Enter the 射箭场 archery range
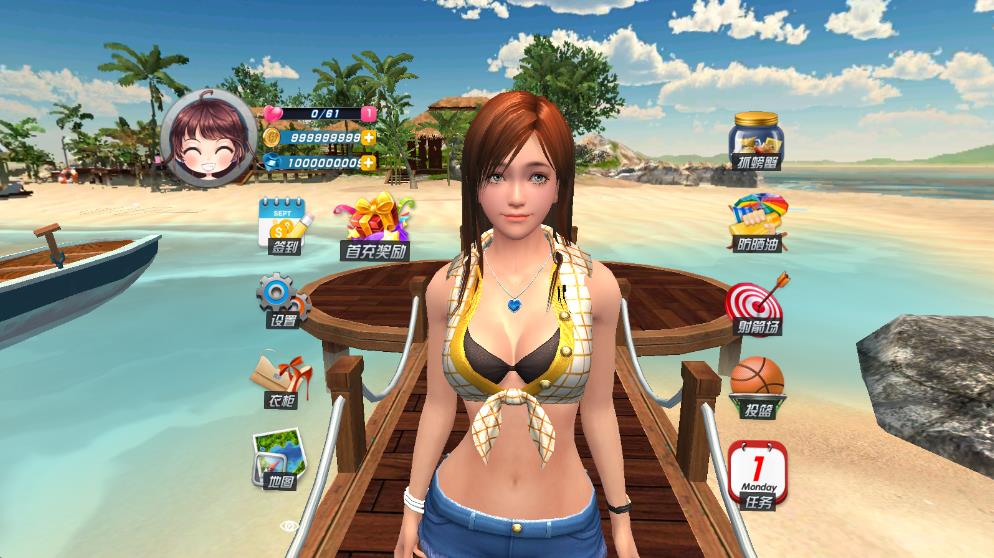 click(x=755, y=304)
